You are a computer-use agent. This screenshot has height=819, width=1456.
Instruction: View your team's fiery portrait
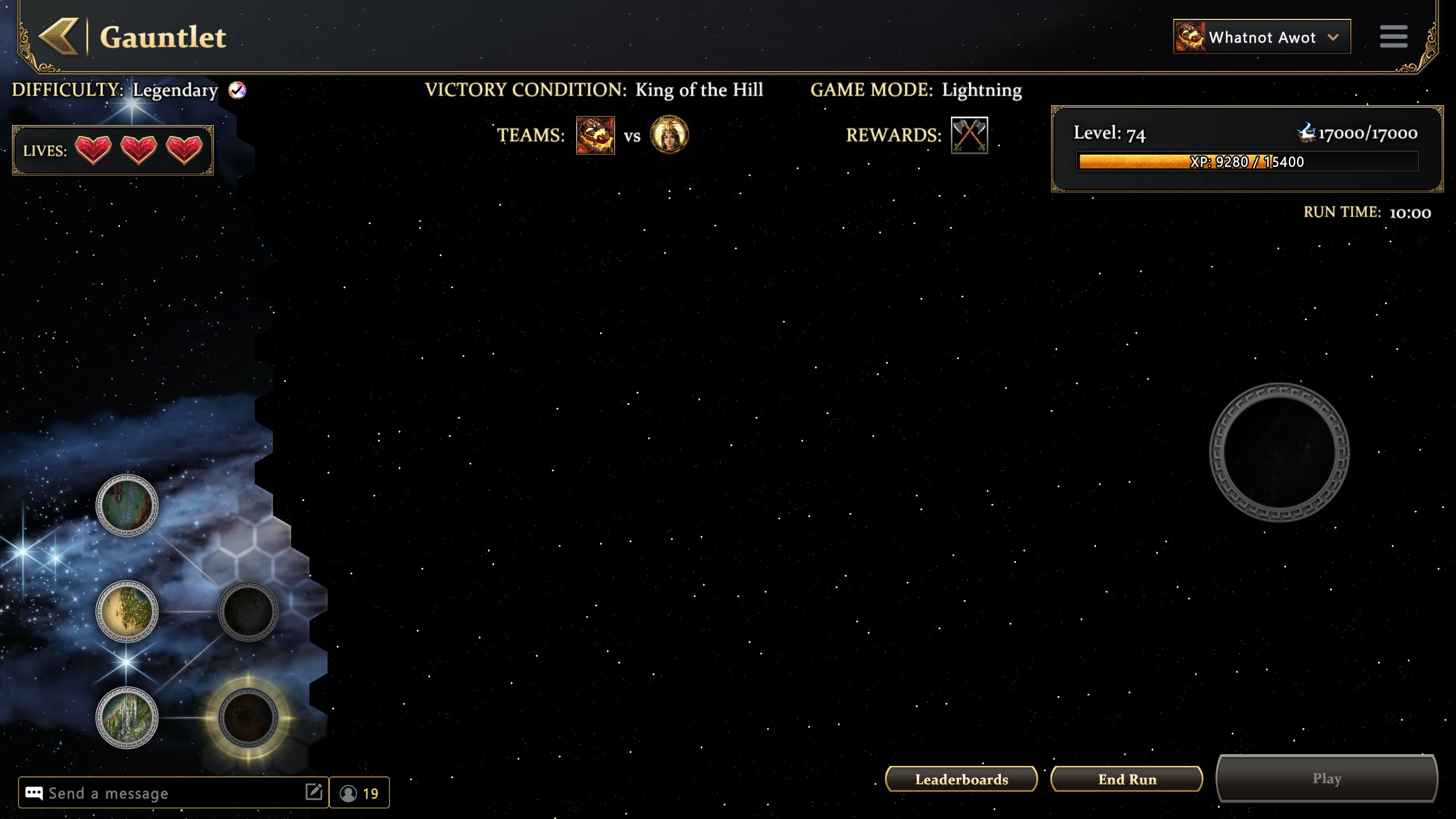tap(595, 135)
